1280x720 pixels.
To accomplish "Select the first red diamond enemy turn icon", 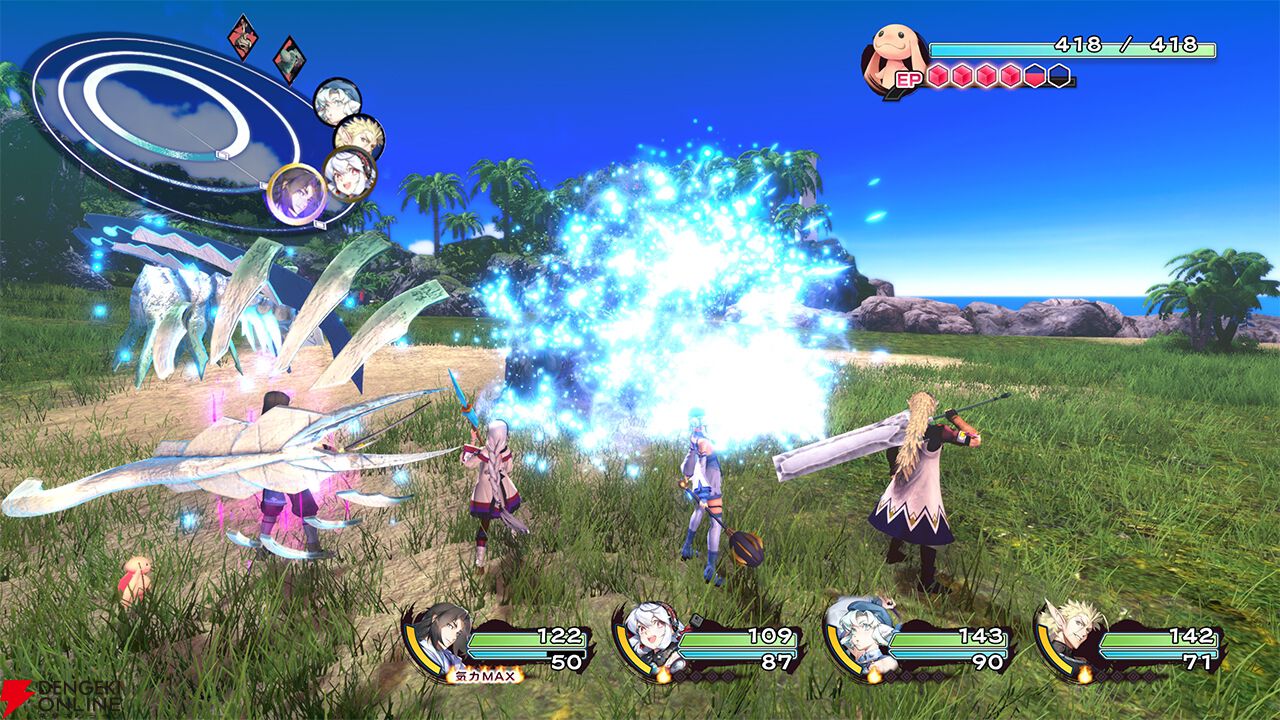I will coord(242,36).
